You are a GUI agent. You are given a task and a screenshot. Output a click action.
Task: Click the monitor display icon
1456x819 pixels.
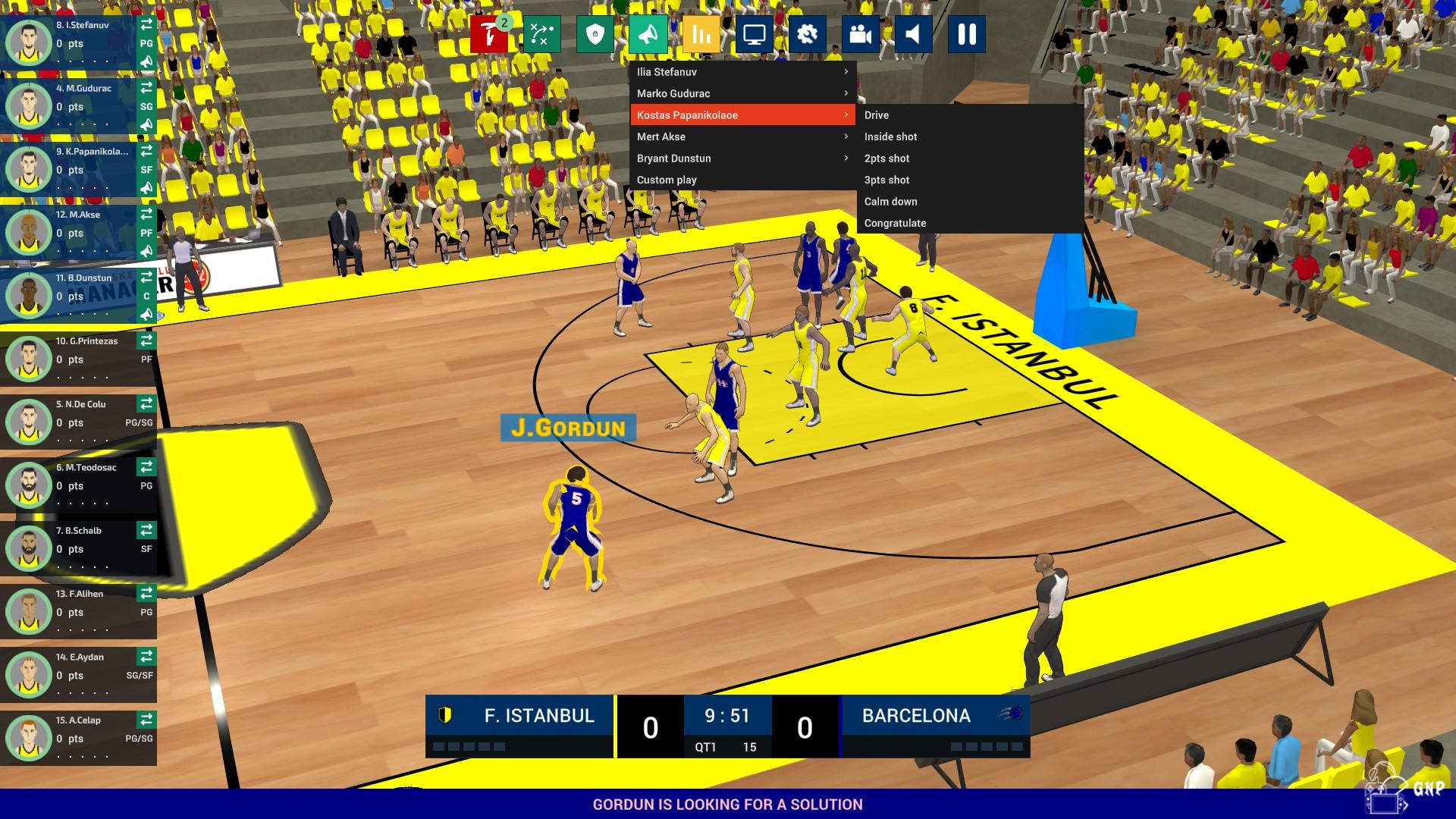pyautogui.click(x=754, y=34)
